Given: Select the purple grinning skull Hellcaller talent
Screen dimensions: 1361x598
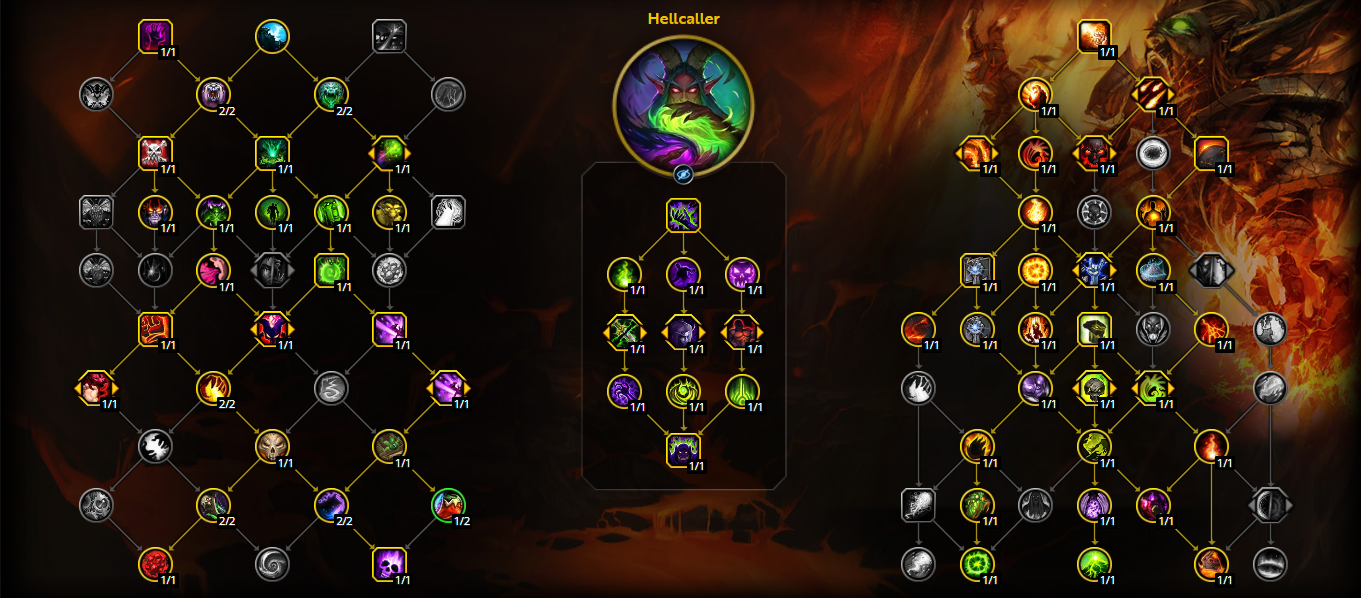Looking at the screenshot, I should click(x=742, y=273).
